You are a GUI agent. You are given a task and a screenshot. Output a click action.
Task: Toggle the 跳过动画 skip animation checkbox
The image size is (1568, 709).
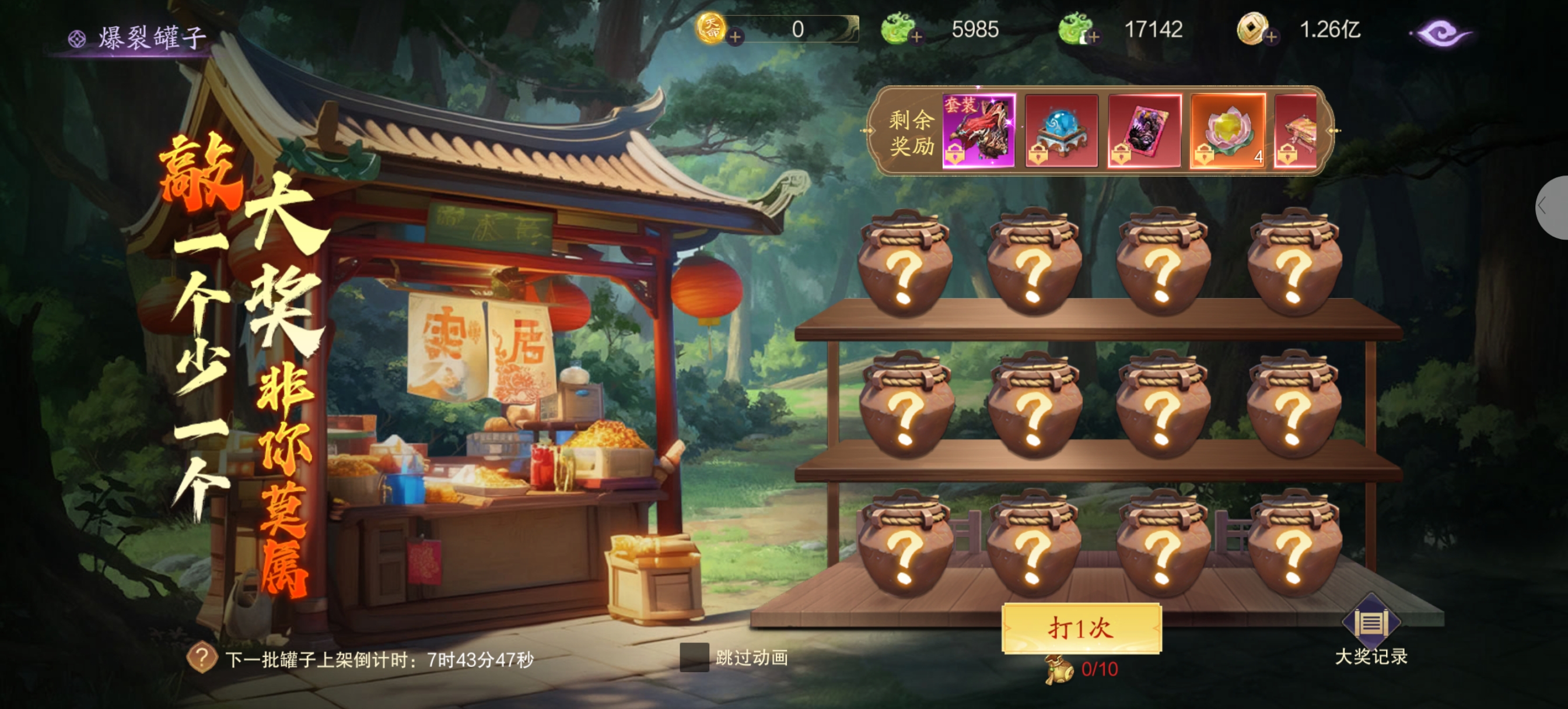click(x=694, y=657)
